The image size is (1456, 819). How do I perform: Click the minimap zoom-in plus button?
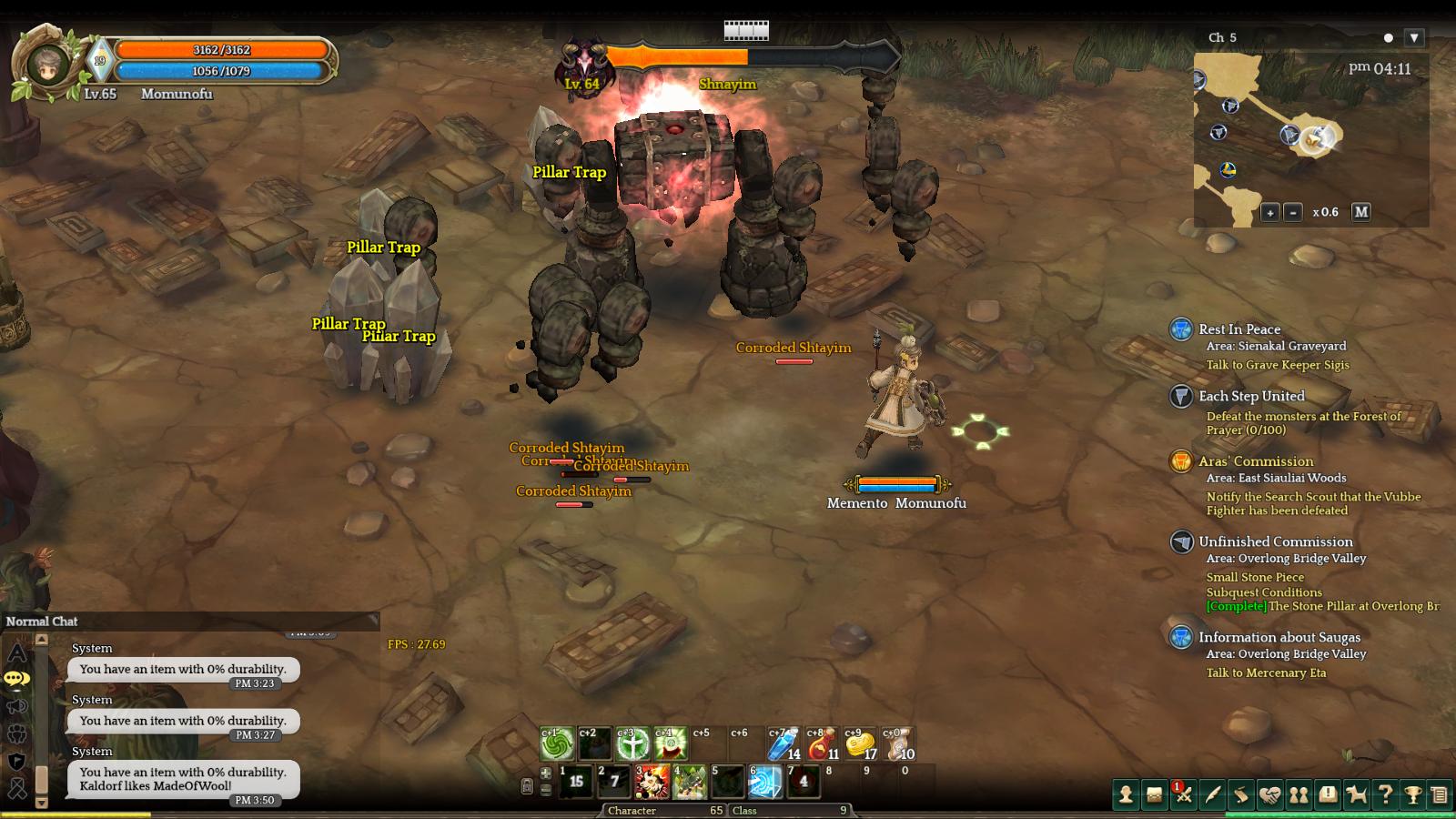tap(1270, 212)
